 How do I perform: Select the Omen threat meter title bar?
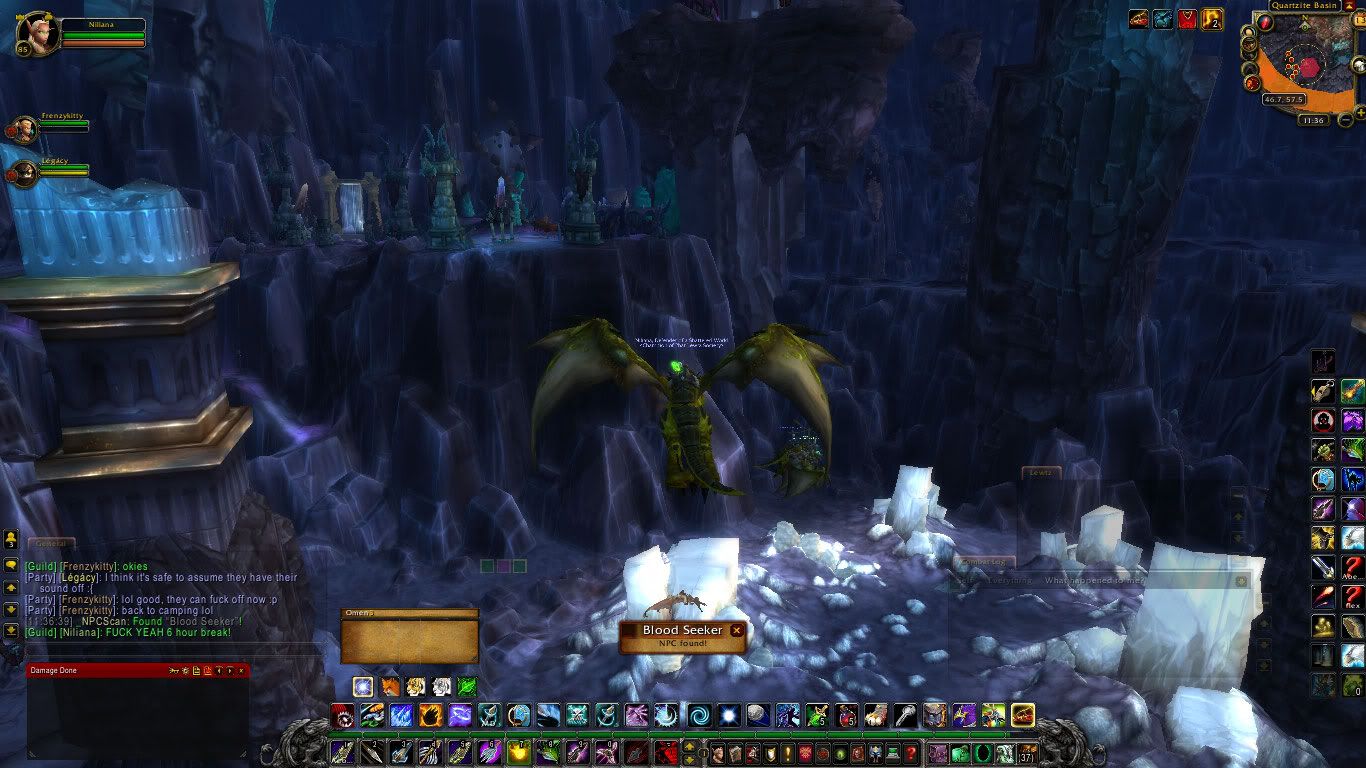(x=409, y=613)
